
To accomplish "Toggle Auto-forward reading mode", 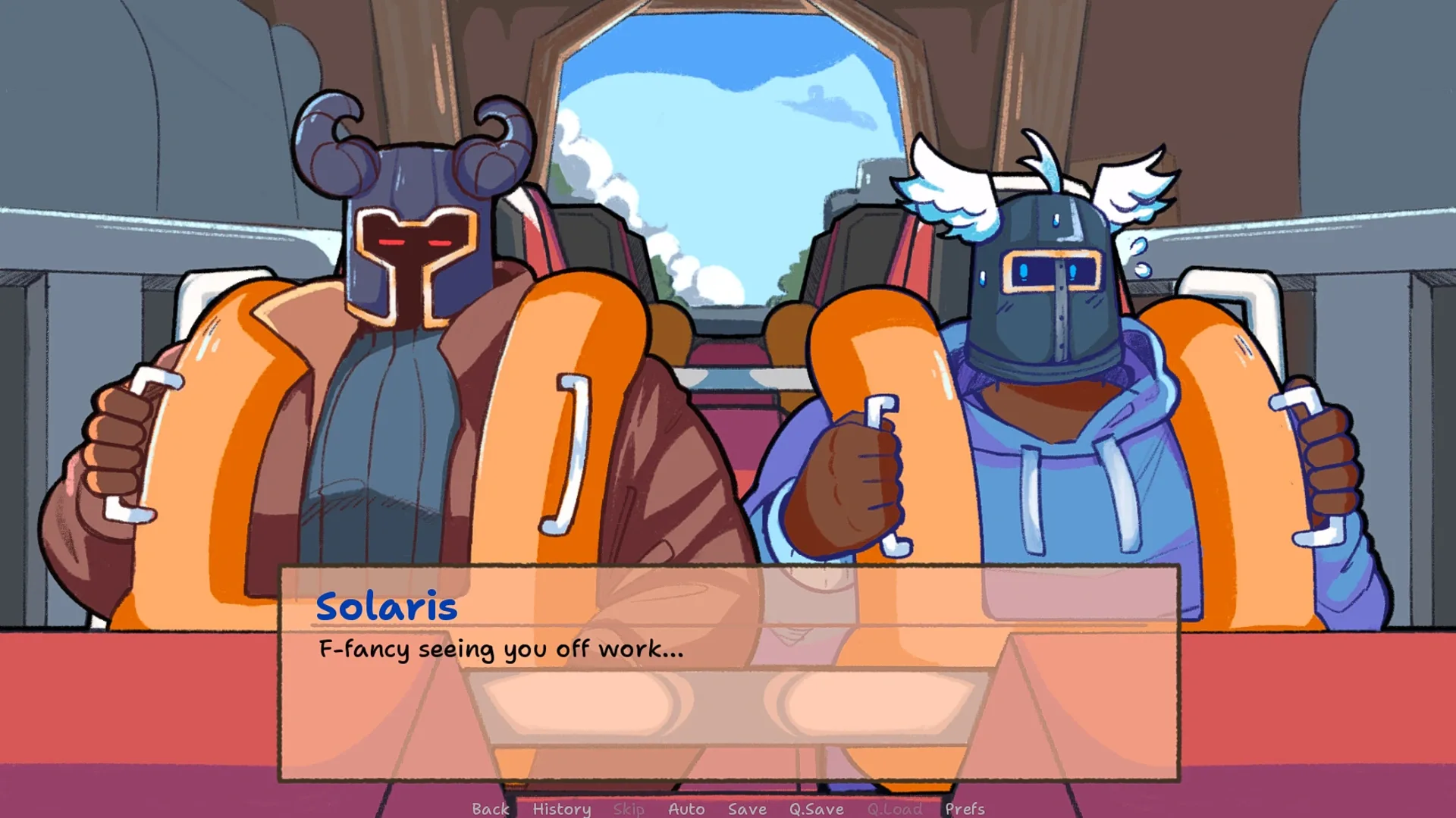I will pos(686,809).
